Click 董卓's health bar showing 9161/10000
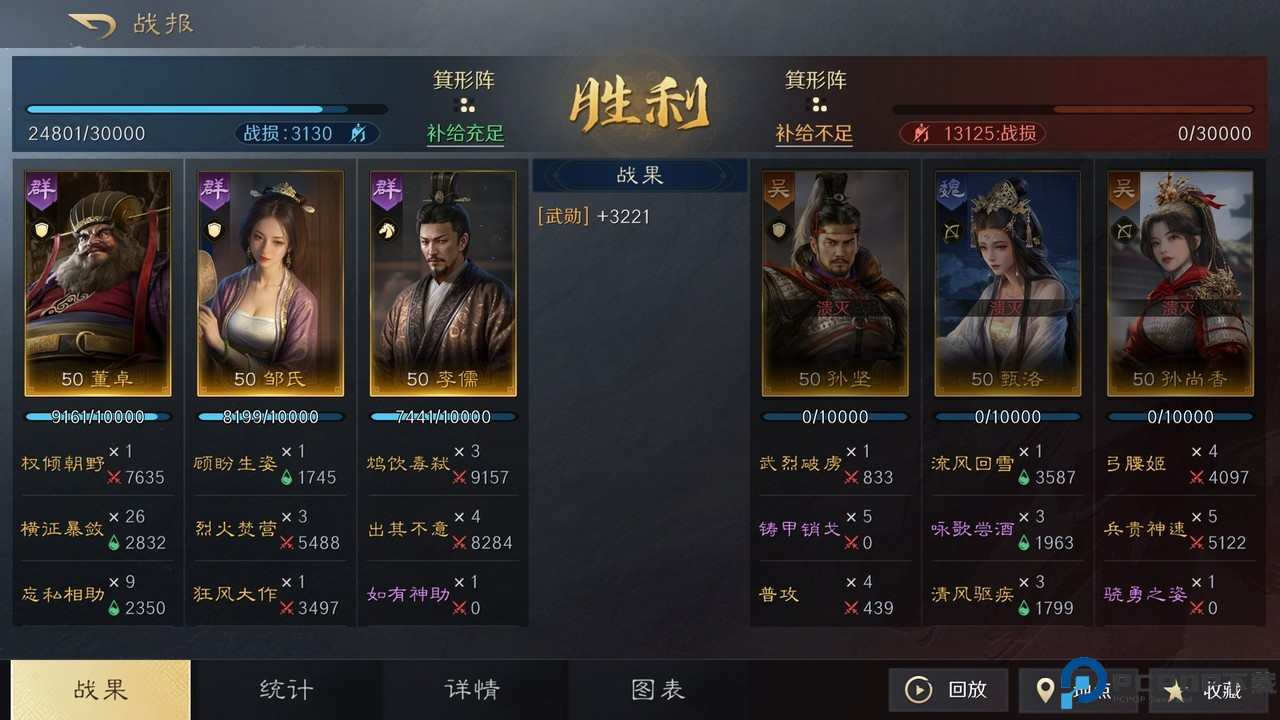The image size is (1280, 720). 97,417
